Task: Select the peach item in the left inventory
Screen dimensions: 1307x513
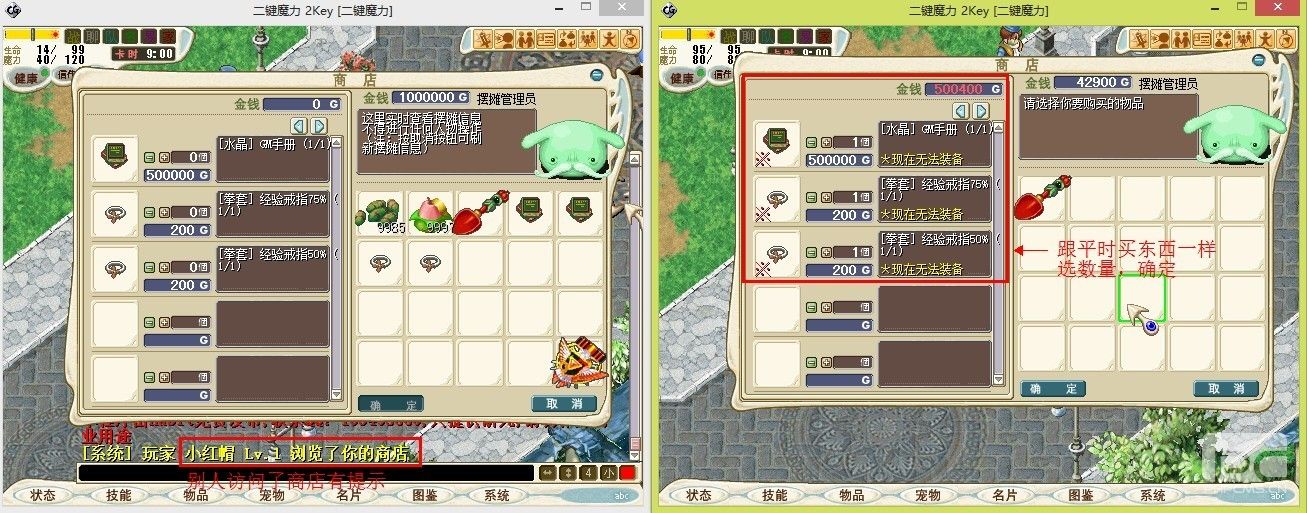Action: (x=431, y=210)
